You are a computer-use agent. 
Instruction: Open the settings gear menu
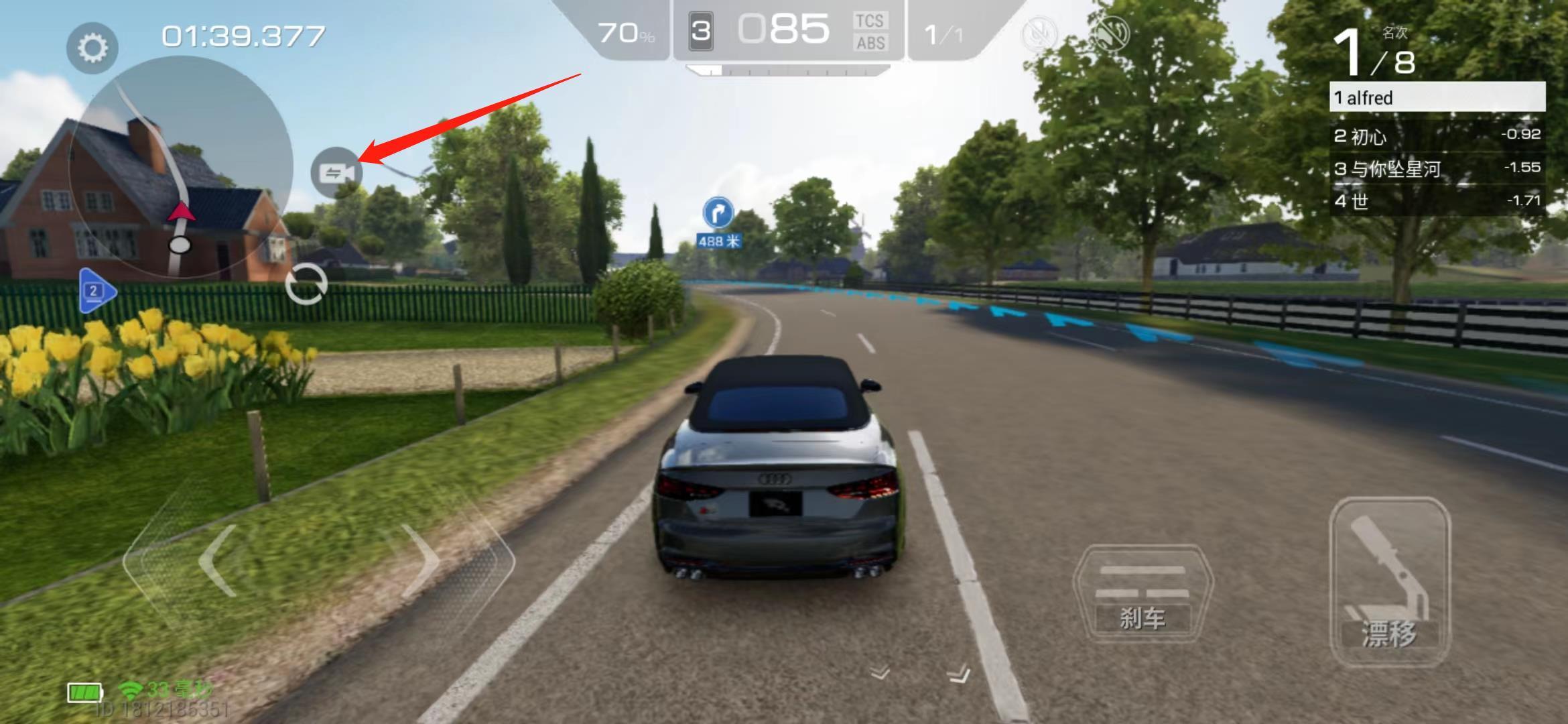tap(92, 48)
